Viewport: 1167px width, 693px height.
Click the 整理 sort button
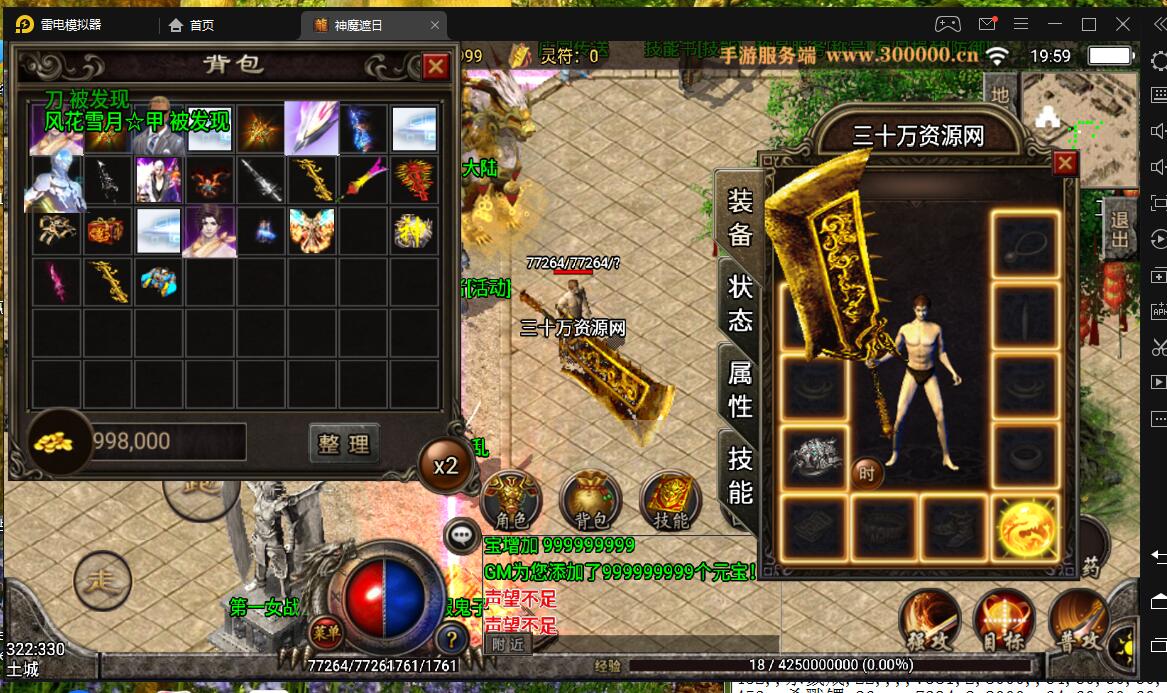pos(344,444)
